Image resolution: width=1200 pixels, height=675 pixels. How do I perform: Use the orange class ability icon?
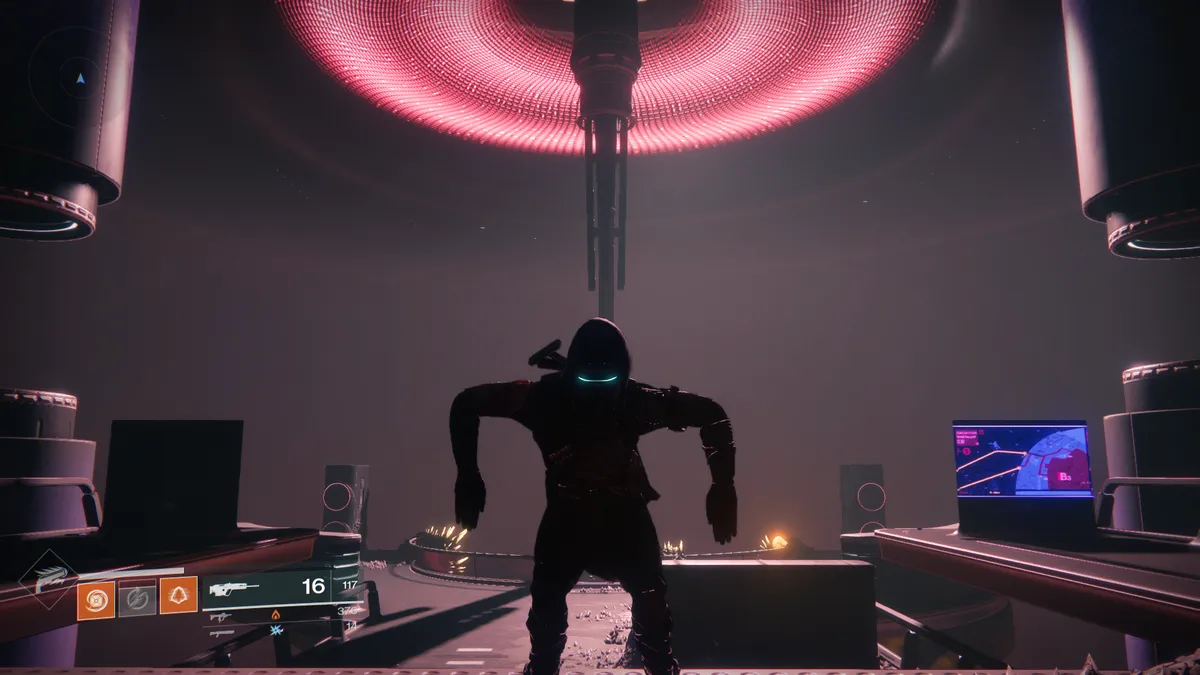(x=179, y=595)
